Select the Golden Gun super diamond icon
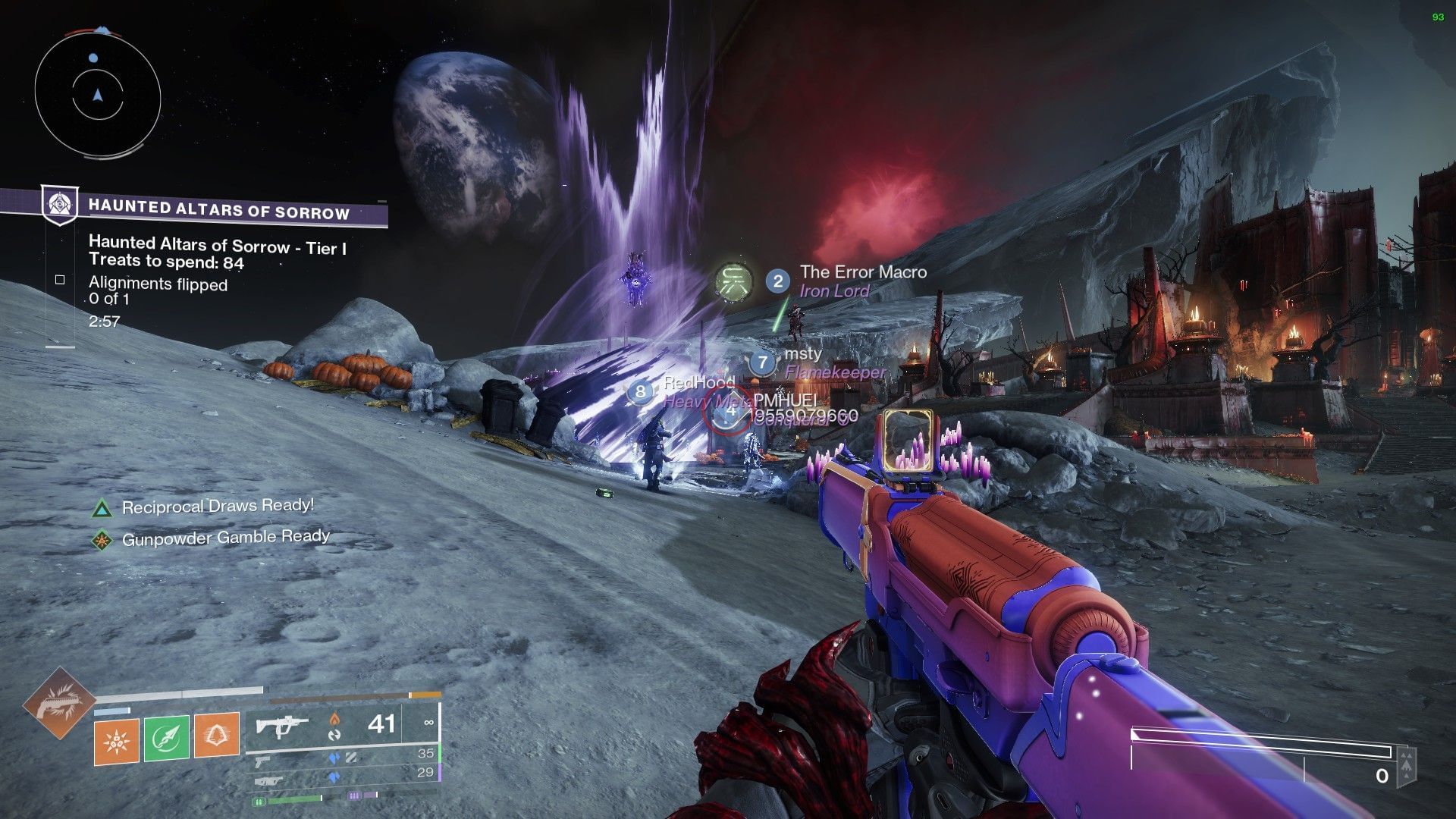1456x819 pixels. (x=58, y=704)
